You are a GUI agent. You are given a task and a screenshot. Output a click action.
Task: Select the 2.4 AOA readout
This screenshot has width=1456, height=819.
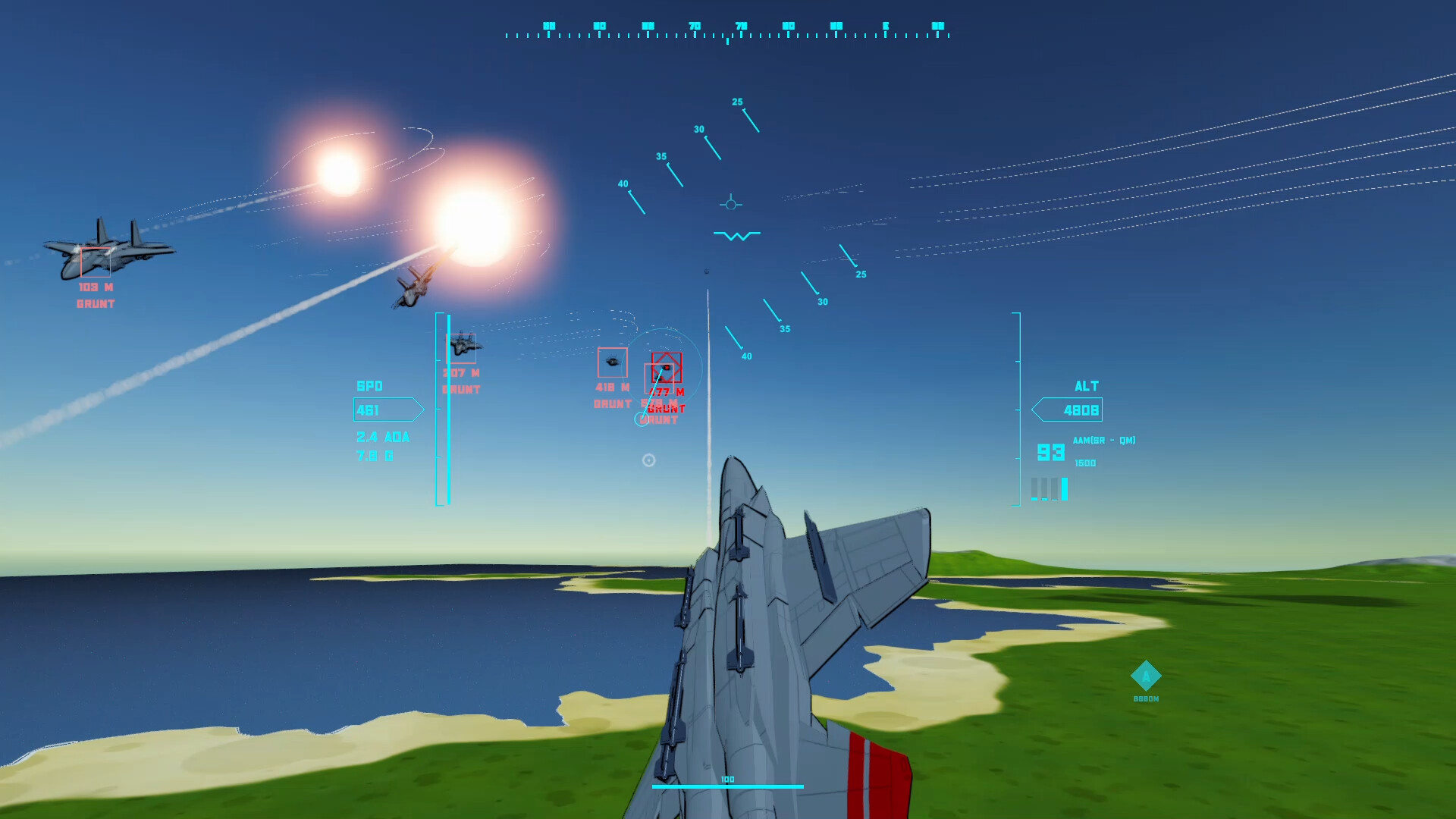[383, 437]
